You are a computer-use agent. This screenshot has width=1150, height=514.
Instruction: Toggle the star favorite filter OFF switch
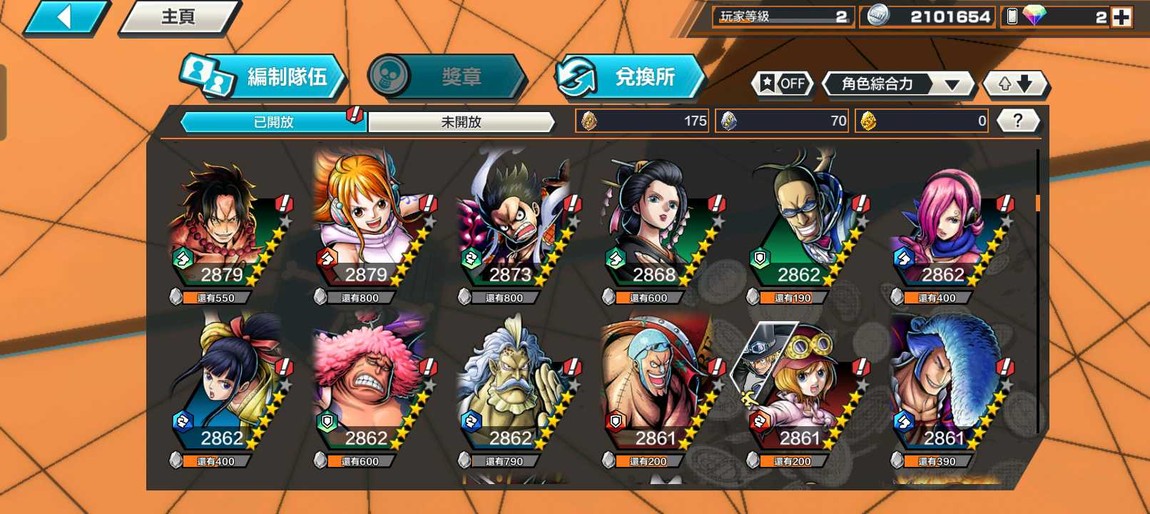coord(781,84)
